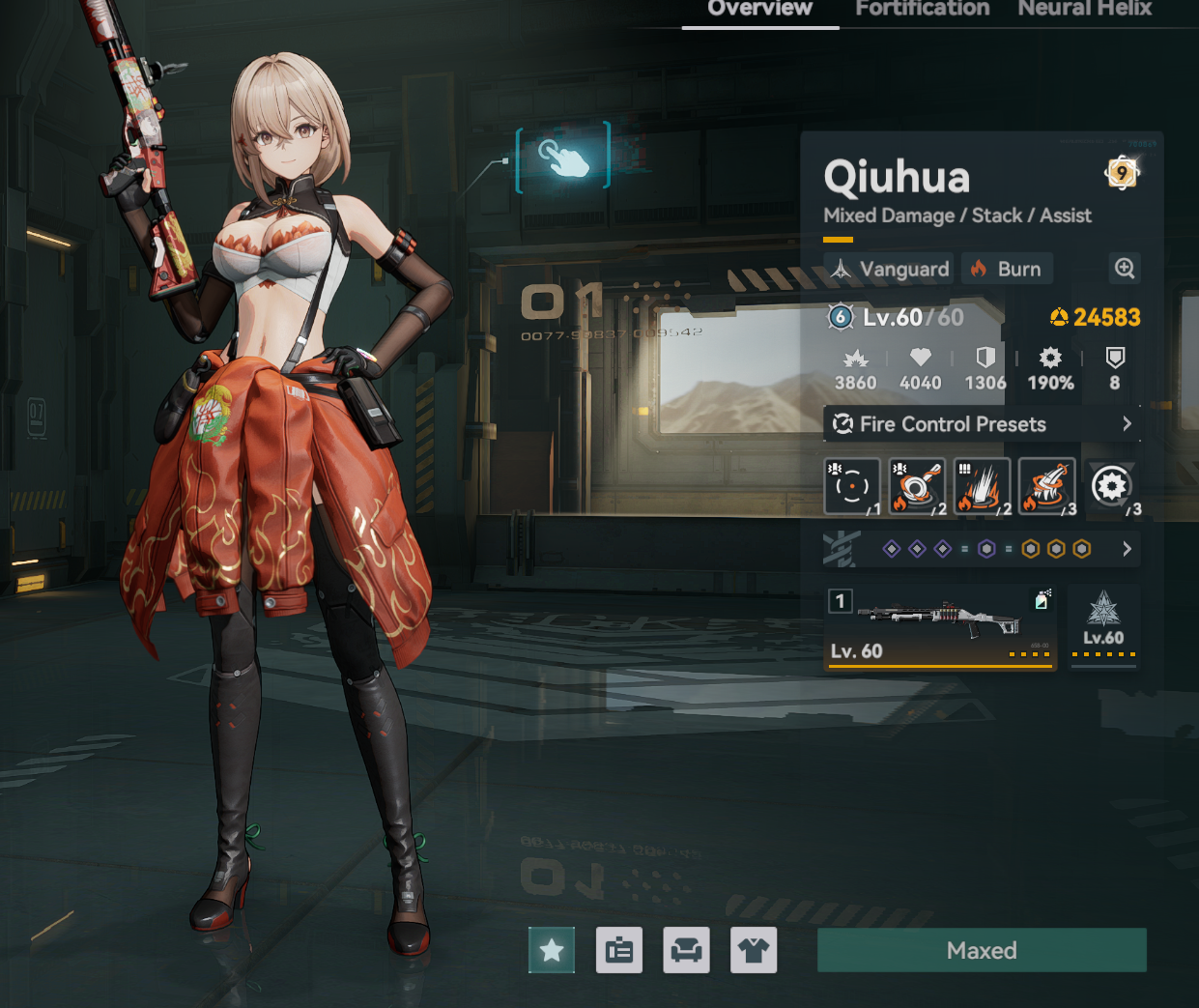Click the star favorite button
The height and width of the screenshot is (1008, 1199).
[x=552, y=950]
